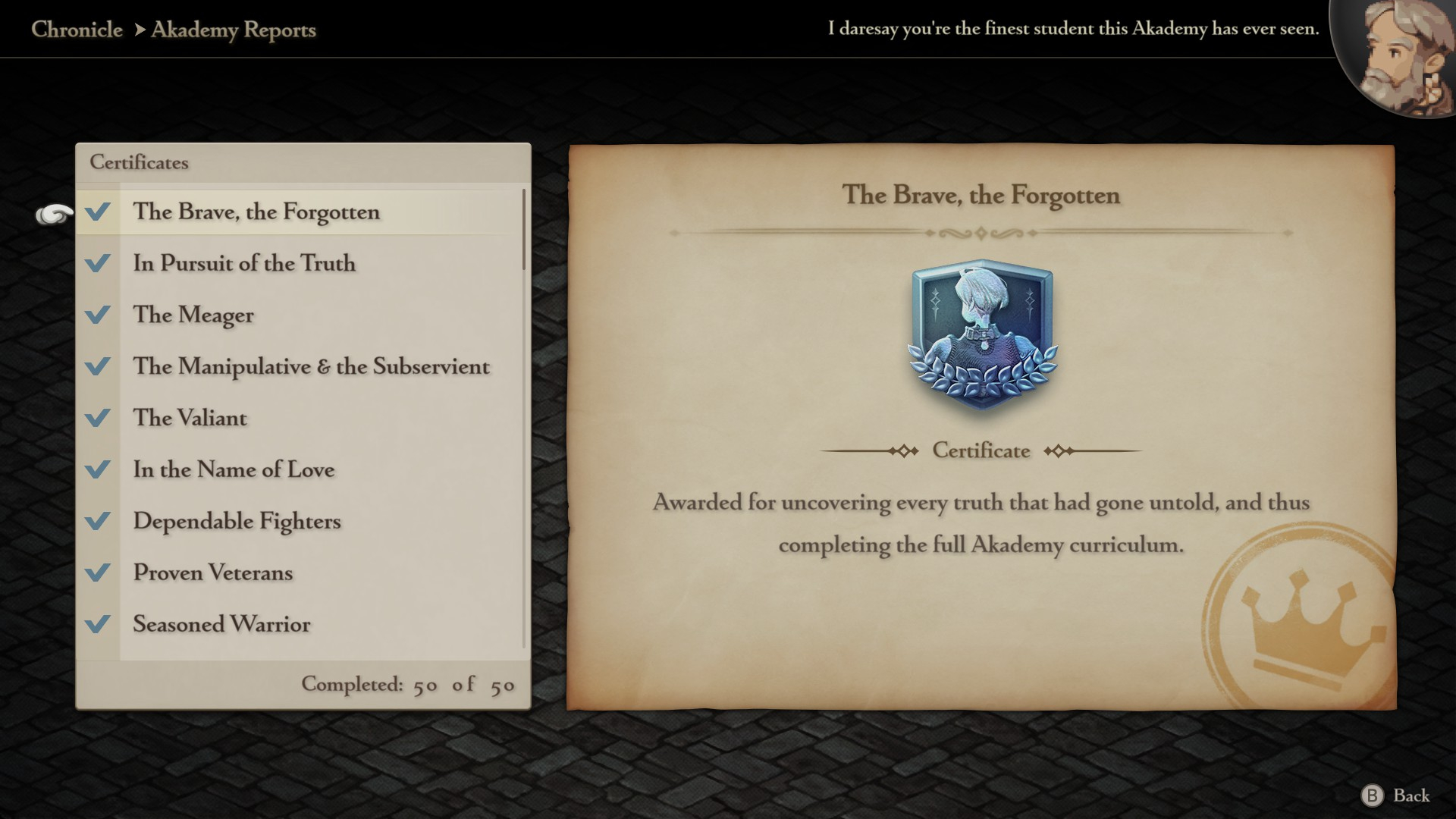Choose the Seasoned Warrior certificate
Image resolution: width=1456 pixels, height=819 pixels.
[221, 625]
